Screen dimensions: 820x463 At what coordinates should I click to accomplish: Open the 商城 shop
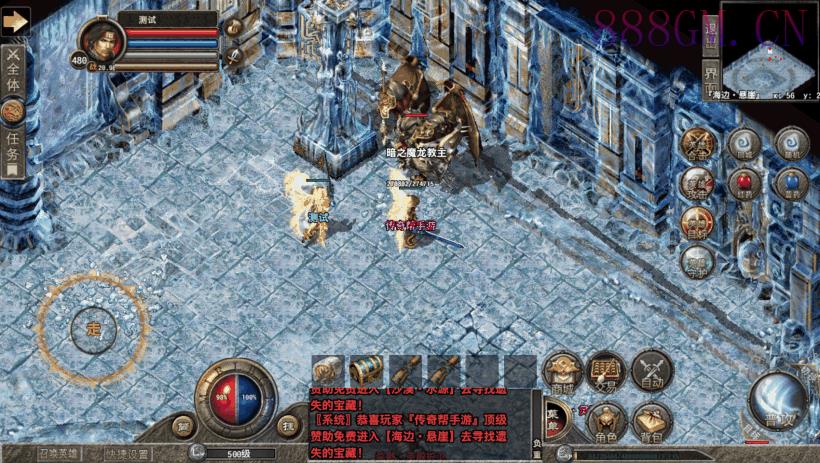click(x=563, y=371)
